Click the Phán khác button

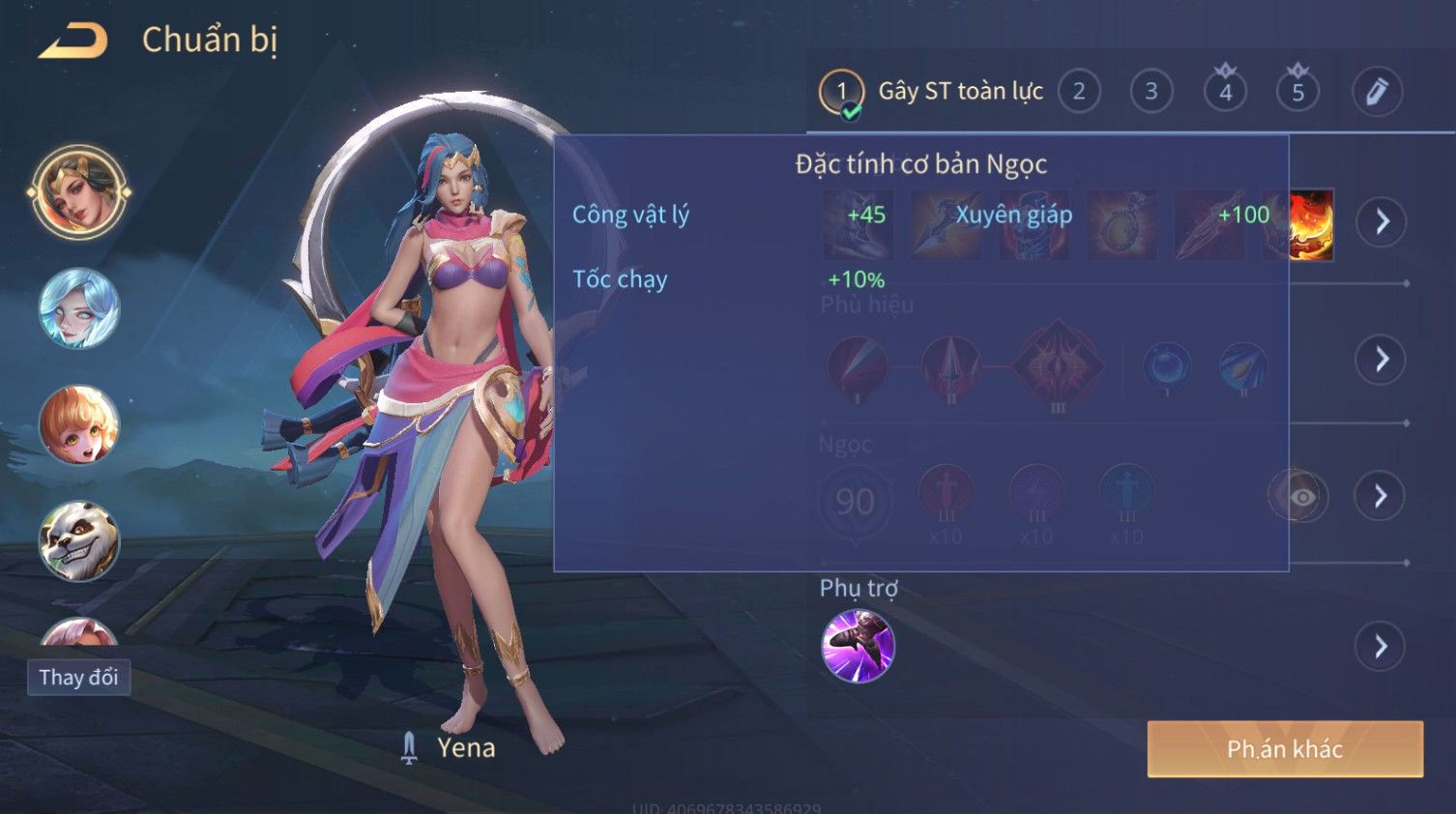(1285, 748)
